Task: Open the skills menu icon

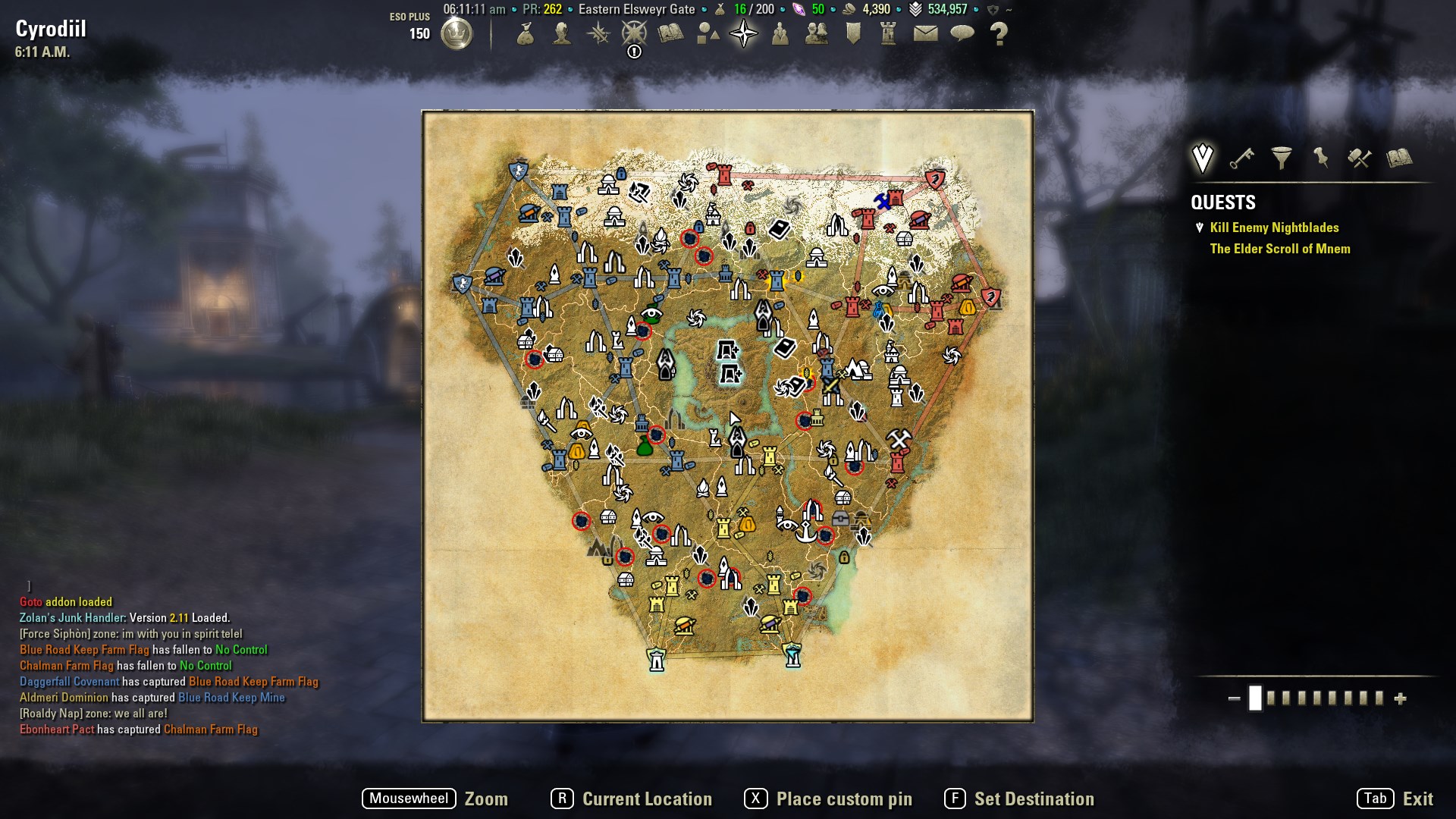Action: pos(597,33)
